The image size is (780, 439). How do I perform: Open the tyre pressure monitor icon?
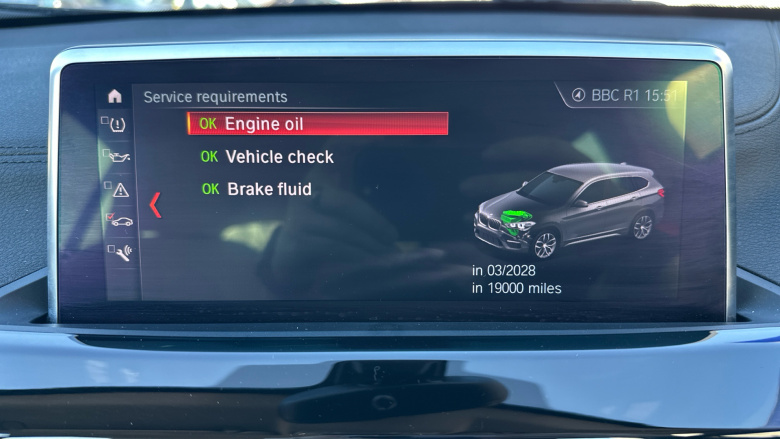tap(118, 125)
